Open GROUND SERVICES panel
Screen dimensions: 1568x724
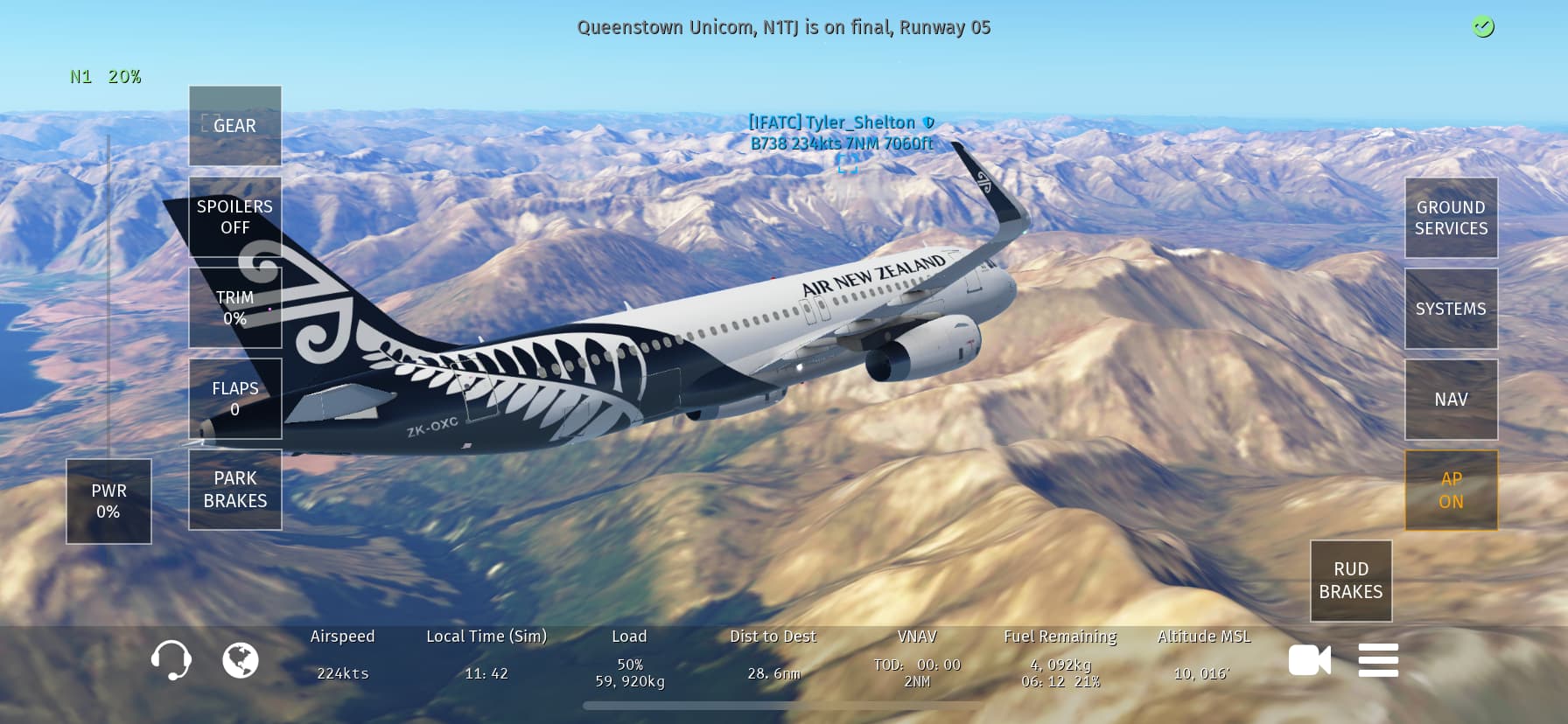click(x=1451, y=218)
